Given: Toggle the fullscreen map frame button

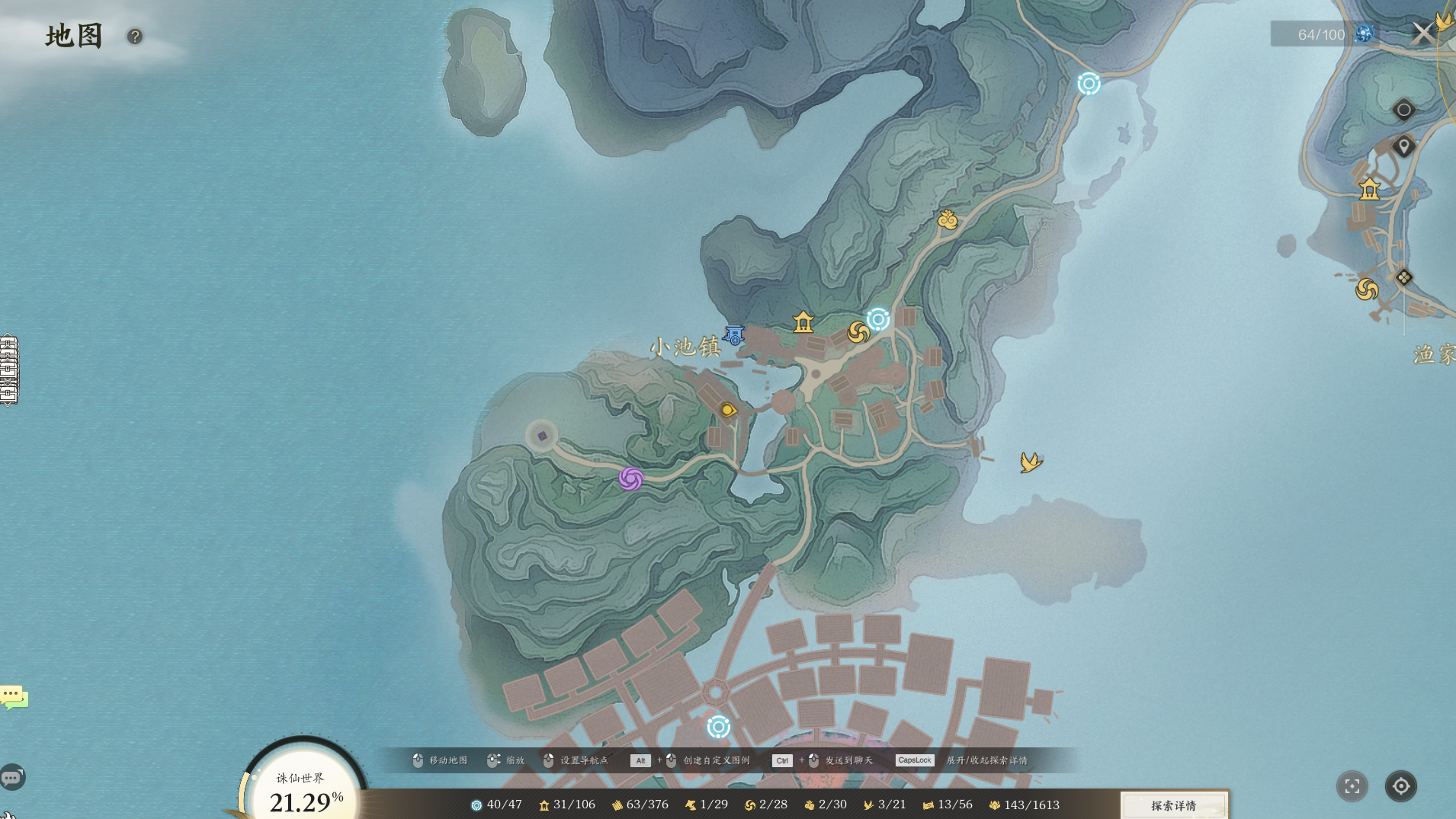Looking at the screenshot, I should [x=1352, y=786].
